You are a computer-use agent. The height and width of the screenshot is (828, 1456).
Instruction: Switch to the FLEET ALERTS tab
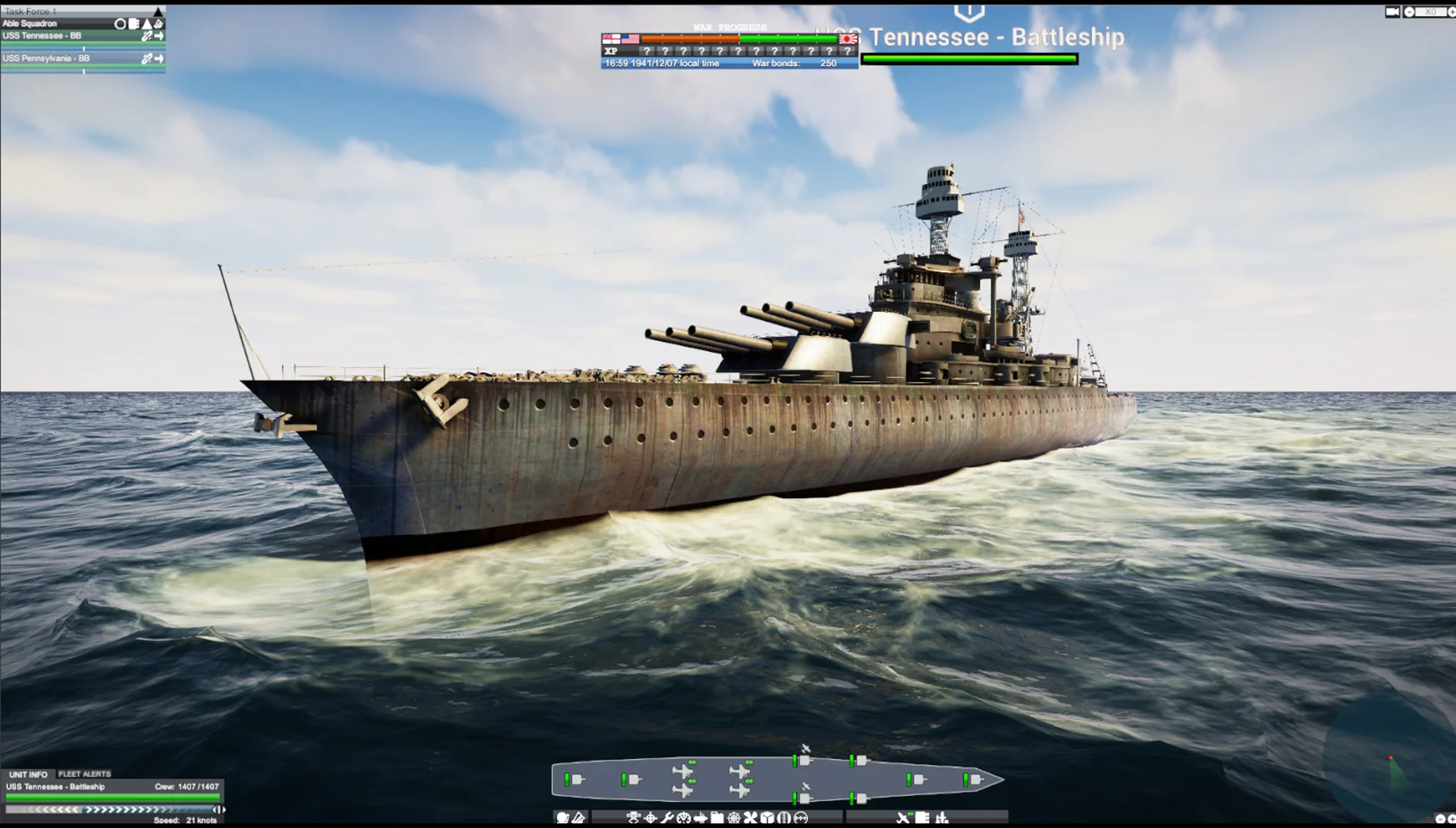[86, 774]
